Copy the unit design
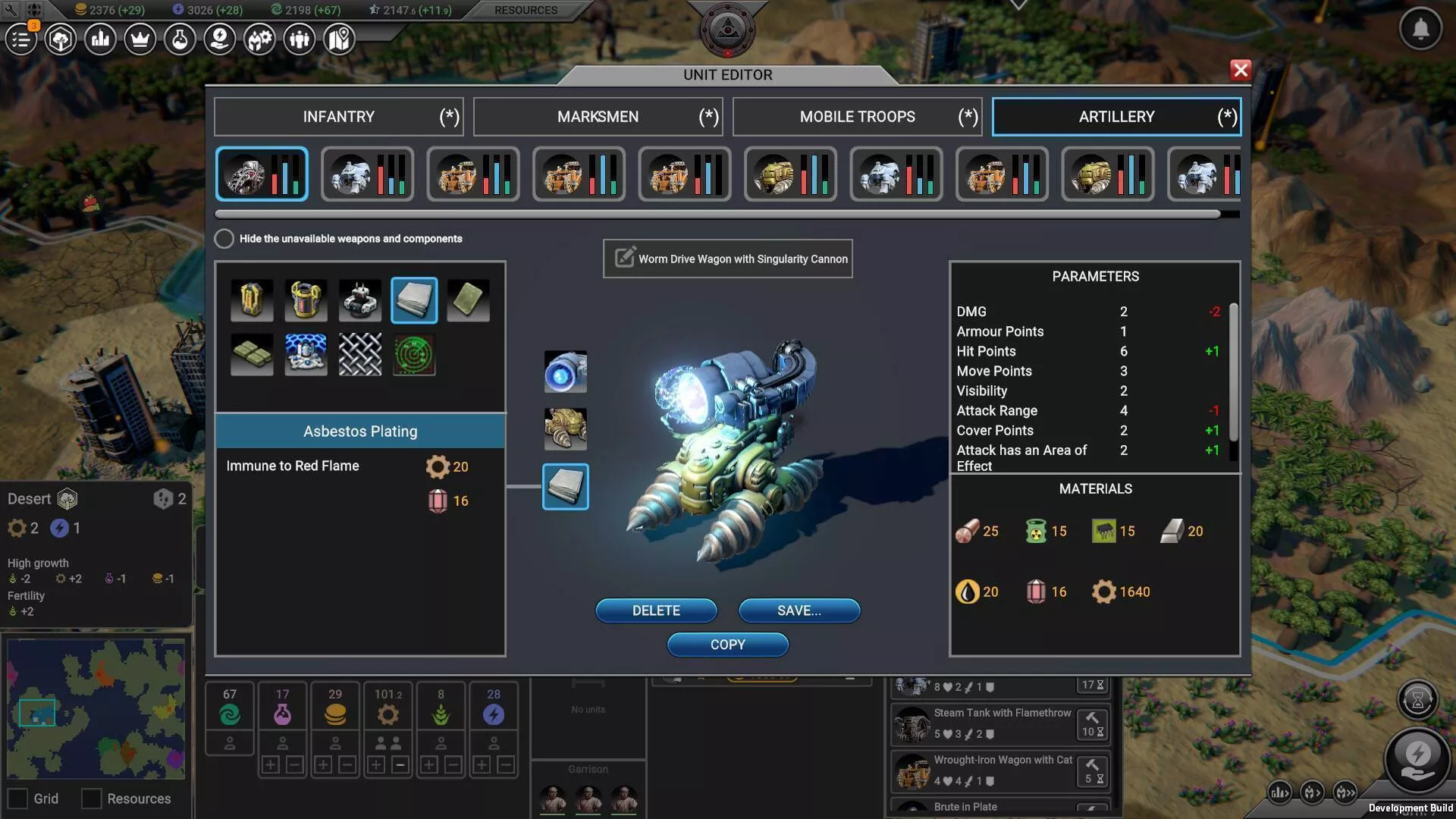The height and width of the screenshot is (819, 1456). tap(727, 645)
